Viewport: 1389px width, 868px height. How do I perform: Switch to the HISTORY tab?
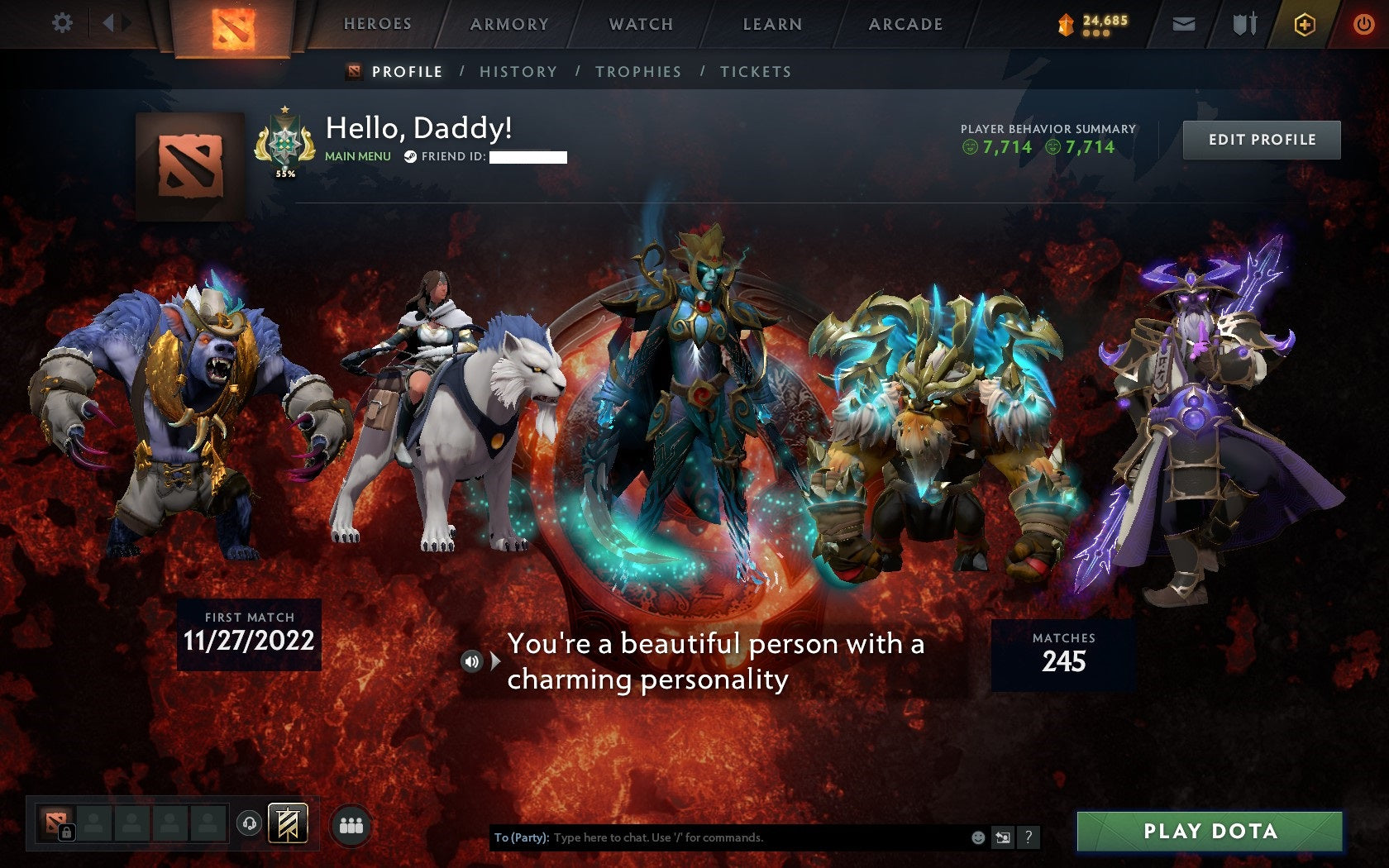[517, 72]
